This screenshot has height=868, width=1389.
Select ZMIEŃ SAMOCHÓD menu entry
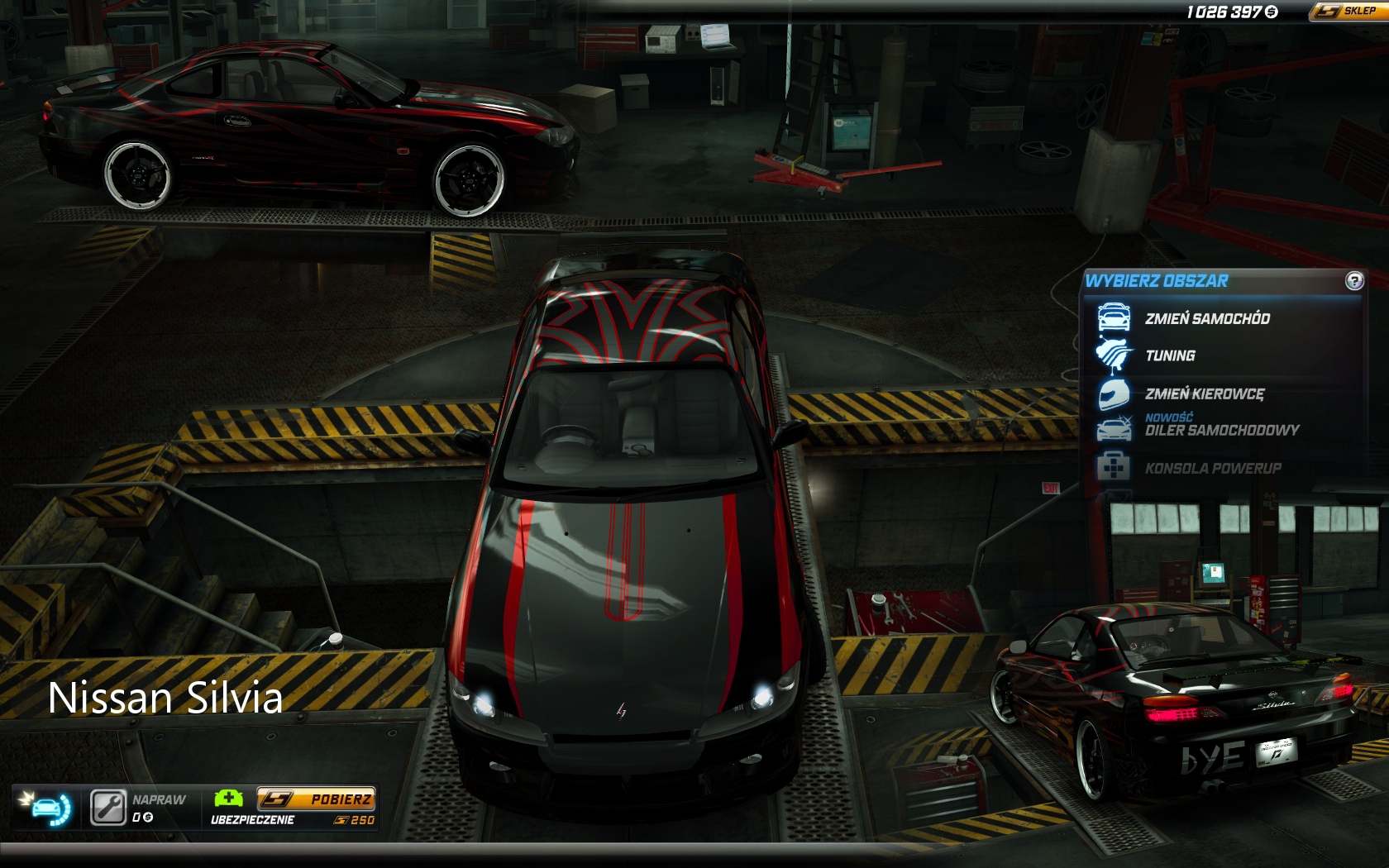point(1206,318)
